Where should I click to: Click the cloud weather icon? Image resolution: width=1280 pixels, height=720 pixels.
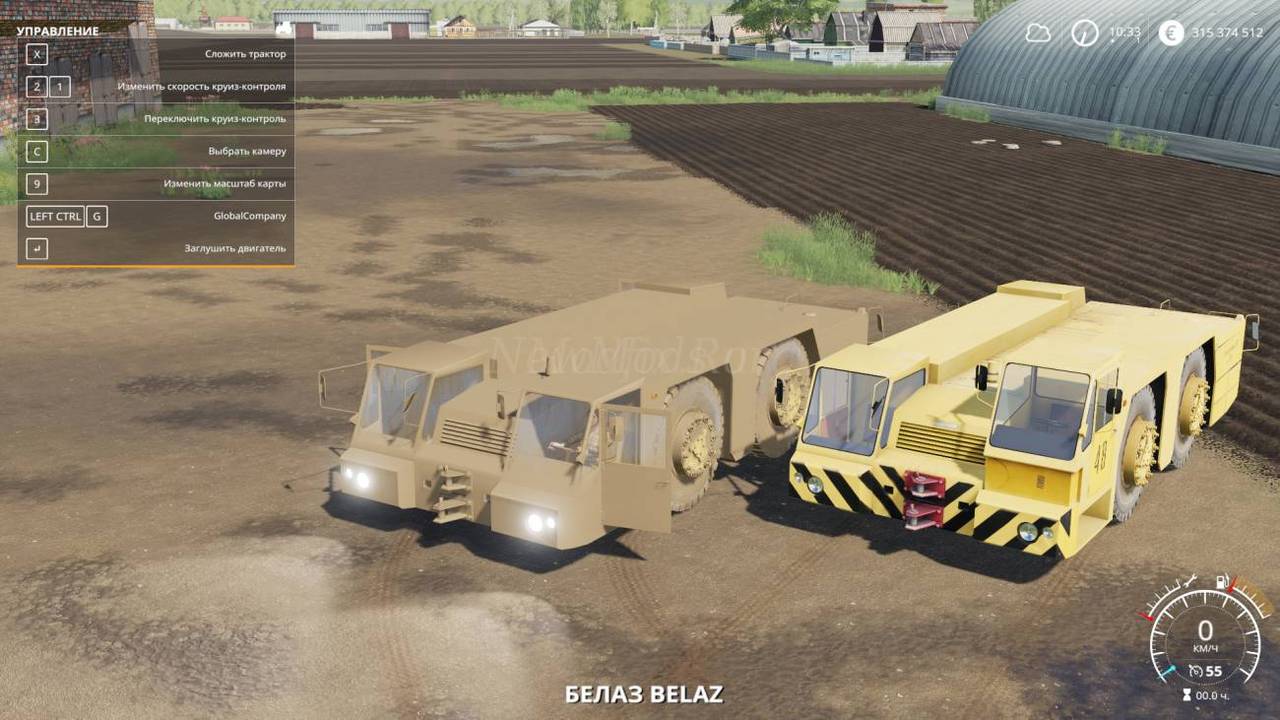point(1038,33)
